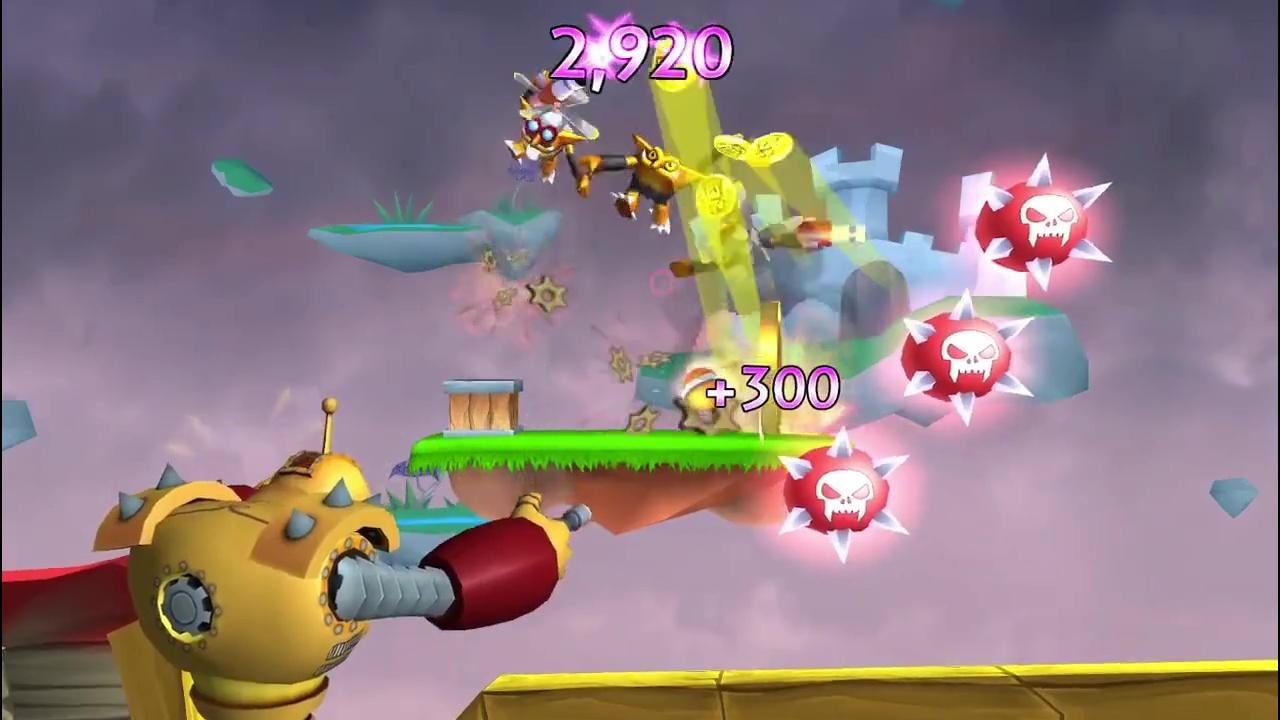Click the wooden crate on the platform
The width and height of the screenshot is (1280, 720).
point(480,405)
